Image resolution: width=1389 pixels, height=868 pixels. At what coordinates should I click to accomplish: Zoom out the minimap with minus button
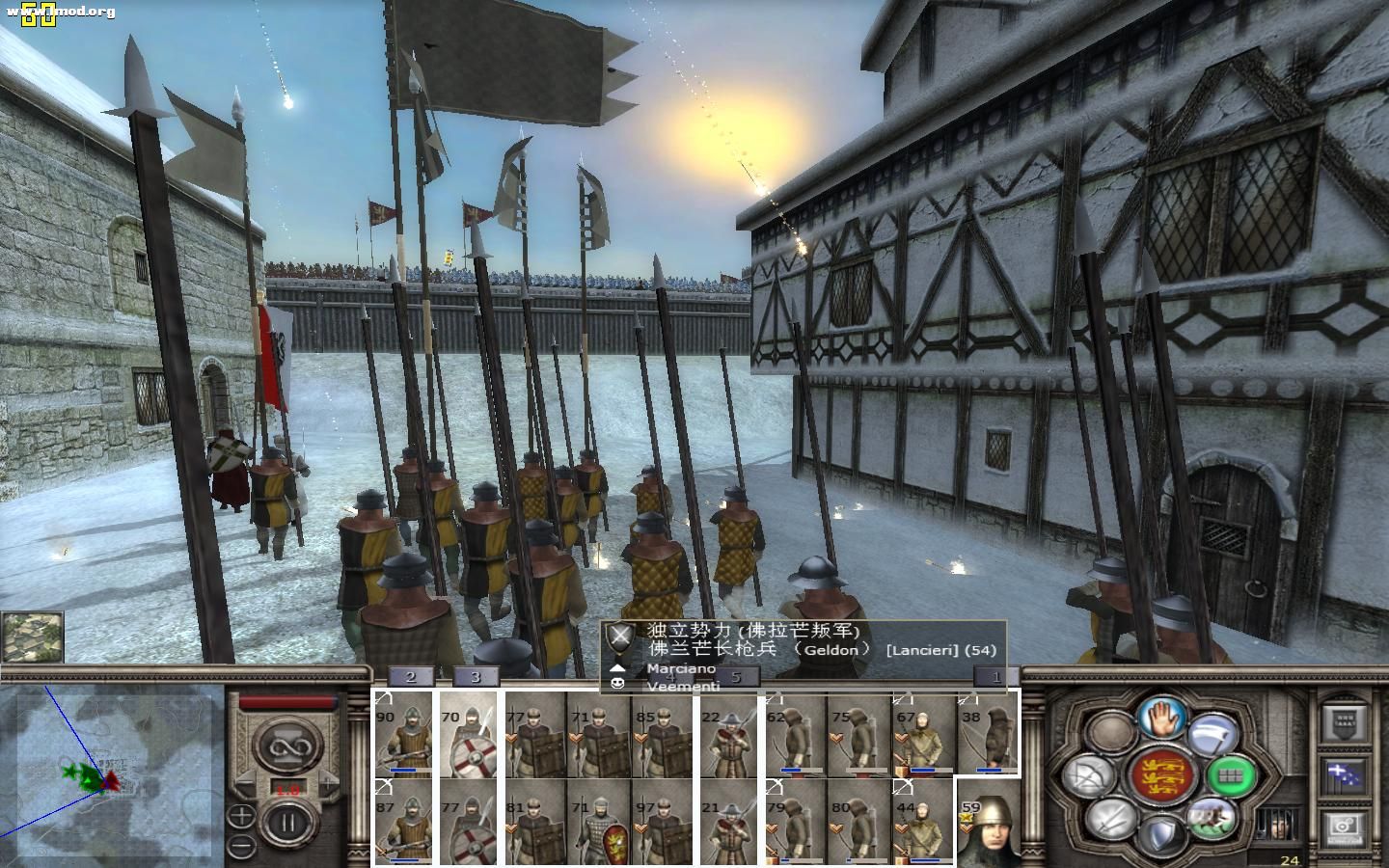pos(241,847)
